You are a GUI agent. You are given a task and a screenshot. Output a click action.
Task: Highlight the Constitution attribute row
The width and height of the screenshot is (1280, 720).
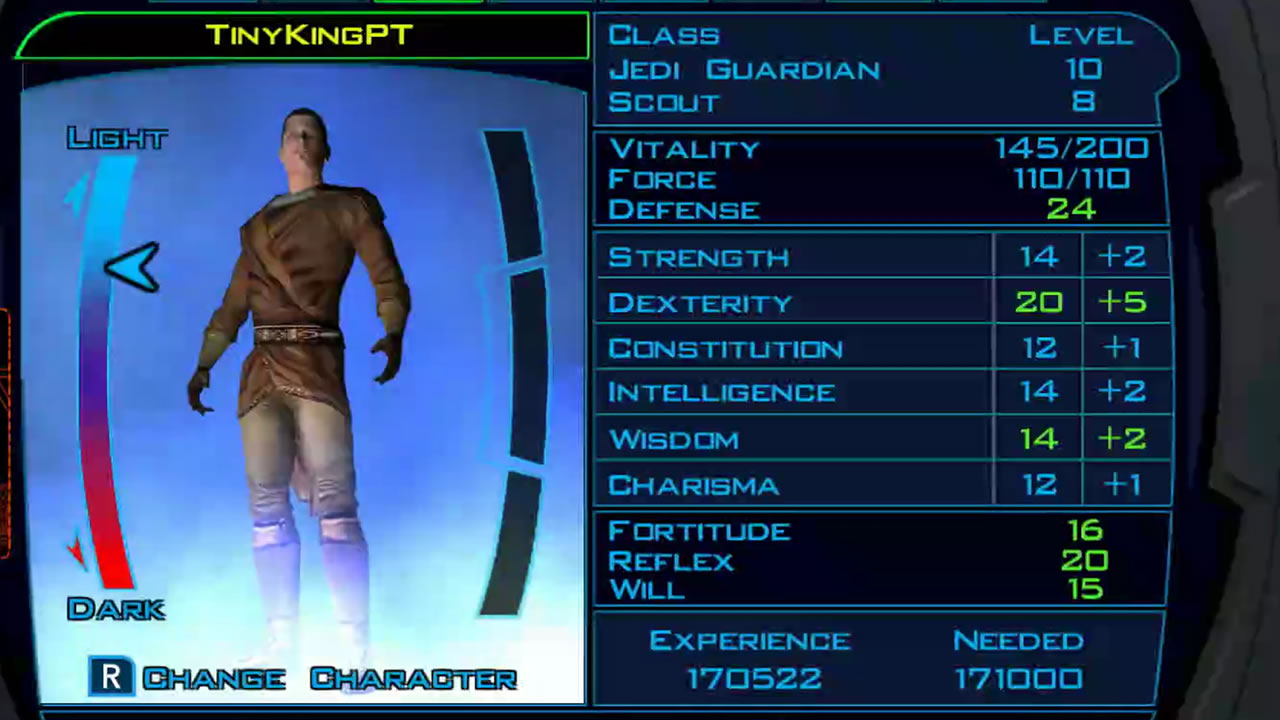(725, 348)
